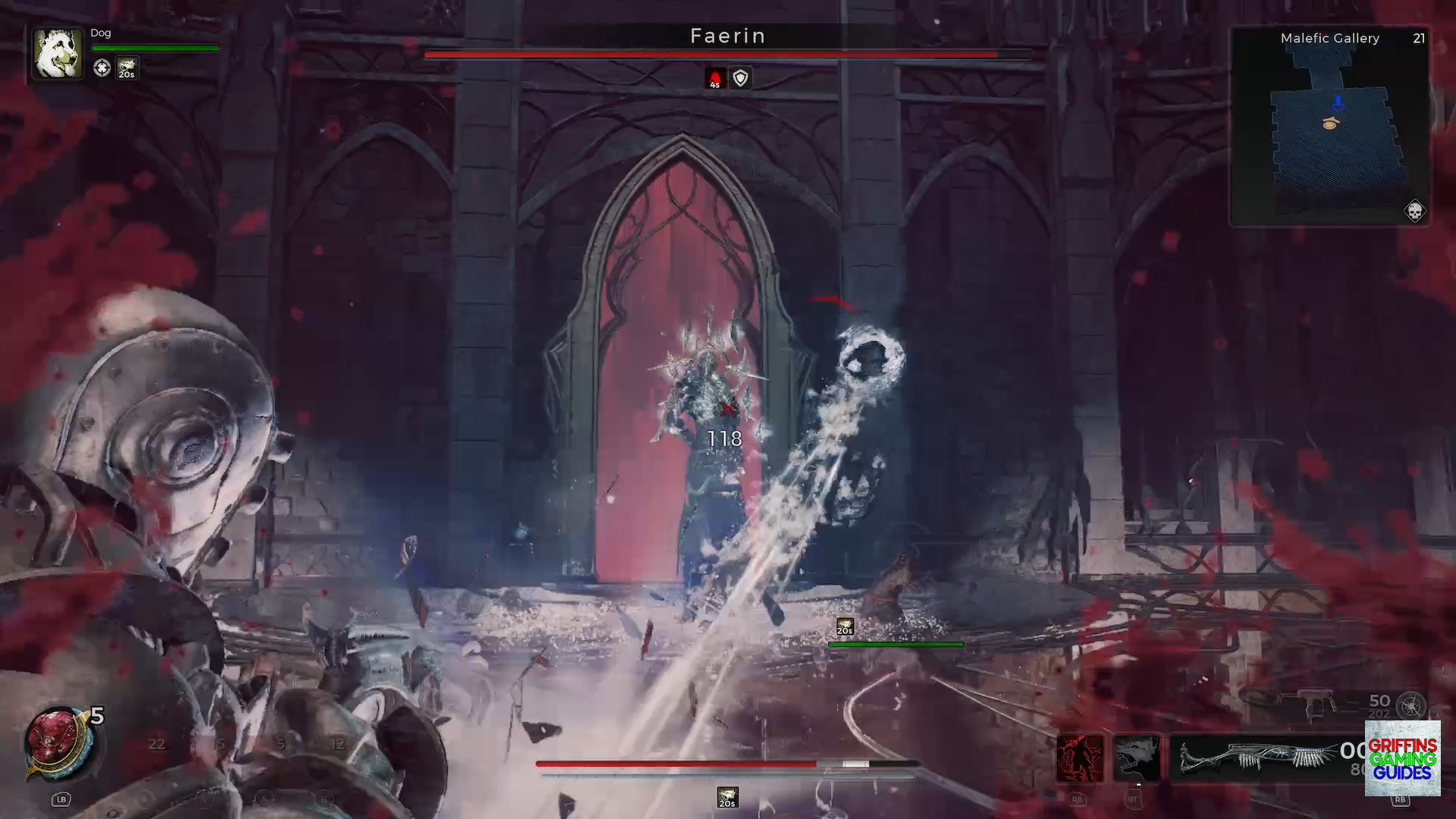Click the Malefic Gallery zone label
The width and height of the screenshot is (1456, 819).
[x=1329, y=38]
